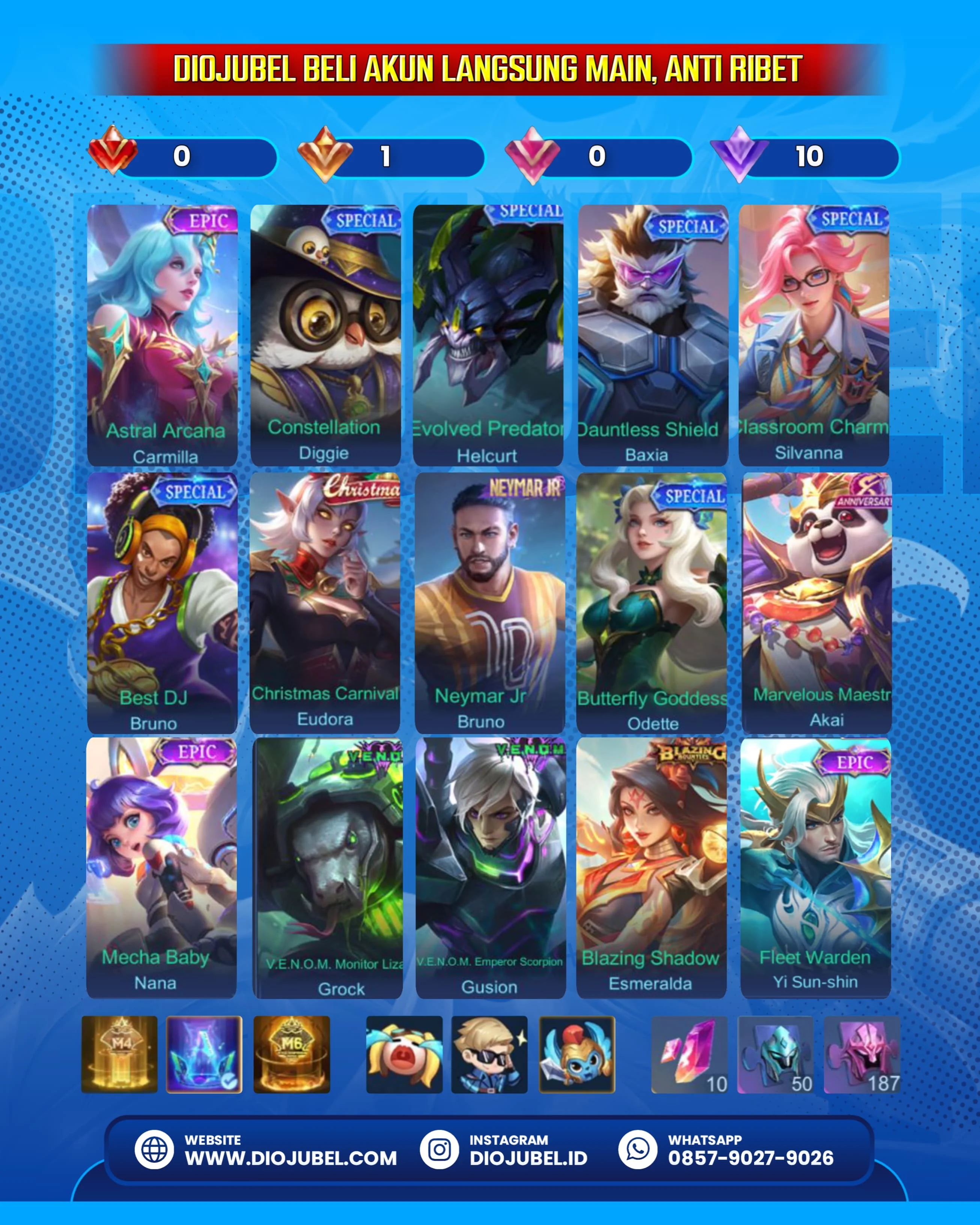Select the Blazing Shadow Esmeralda card
This screenshot has height=1225, width=980.
(651, 868)
